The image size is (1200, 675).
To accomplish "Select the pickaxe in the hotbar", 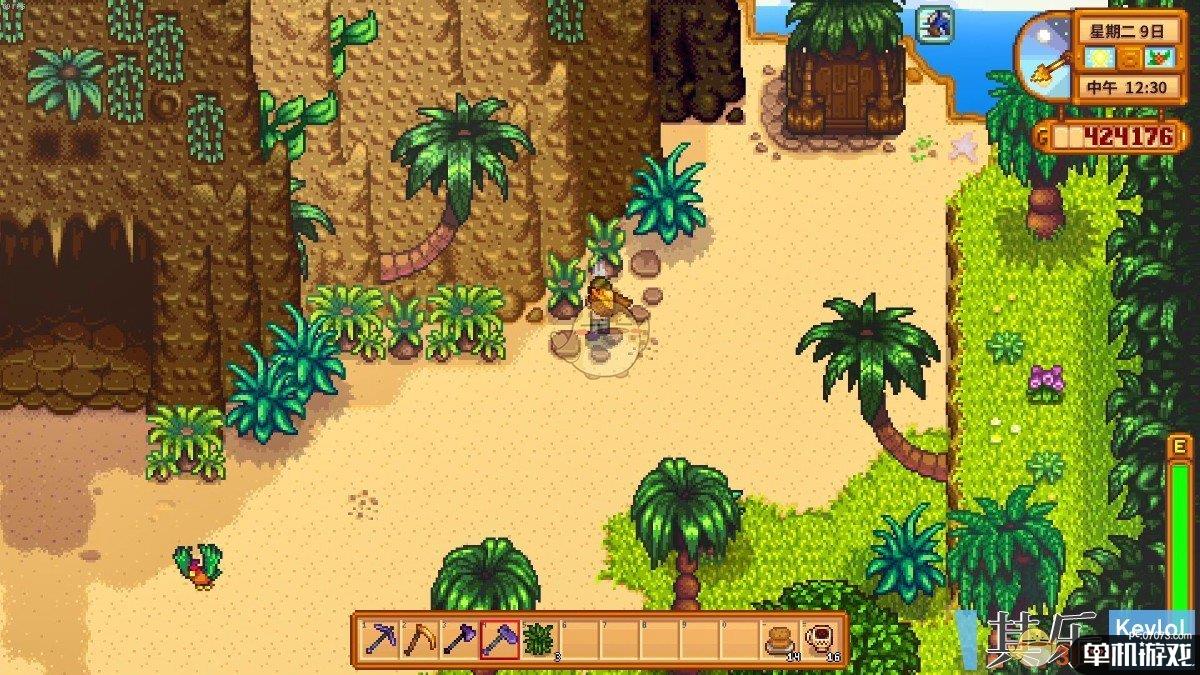I will click(x=380, y=638).
